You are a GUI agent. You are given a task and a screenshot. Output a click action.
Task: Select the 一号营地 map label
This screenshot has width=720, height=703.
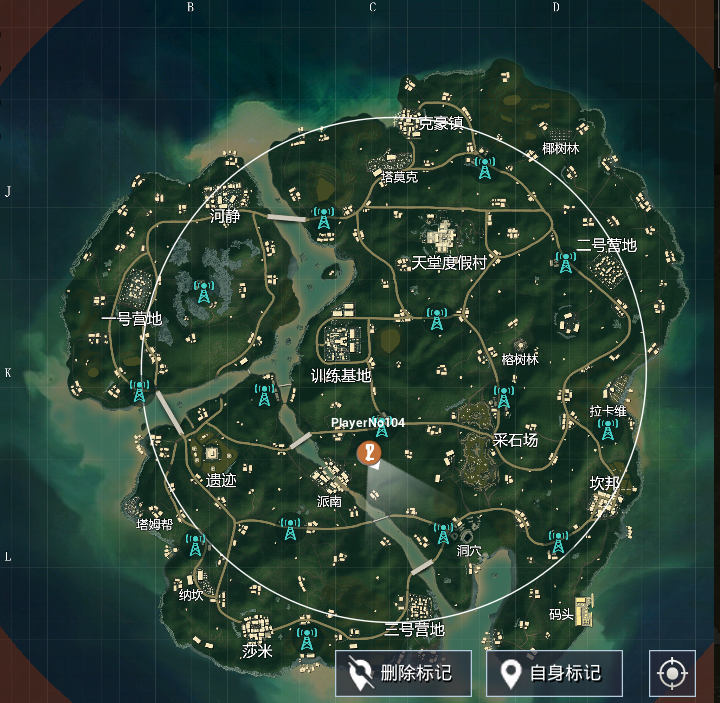coord(131,320)
